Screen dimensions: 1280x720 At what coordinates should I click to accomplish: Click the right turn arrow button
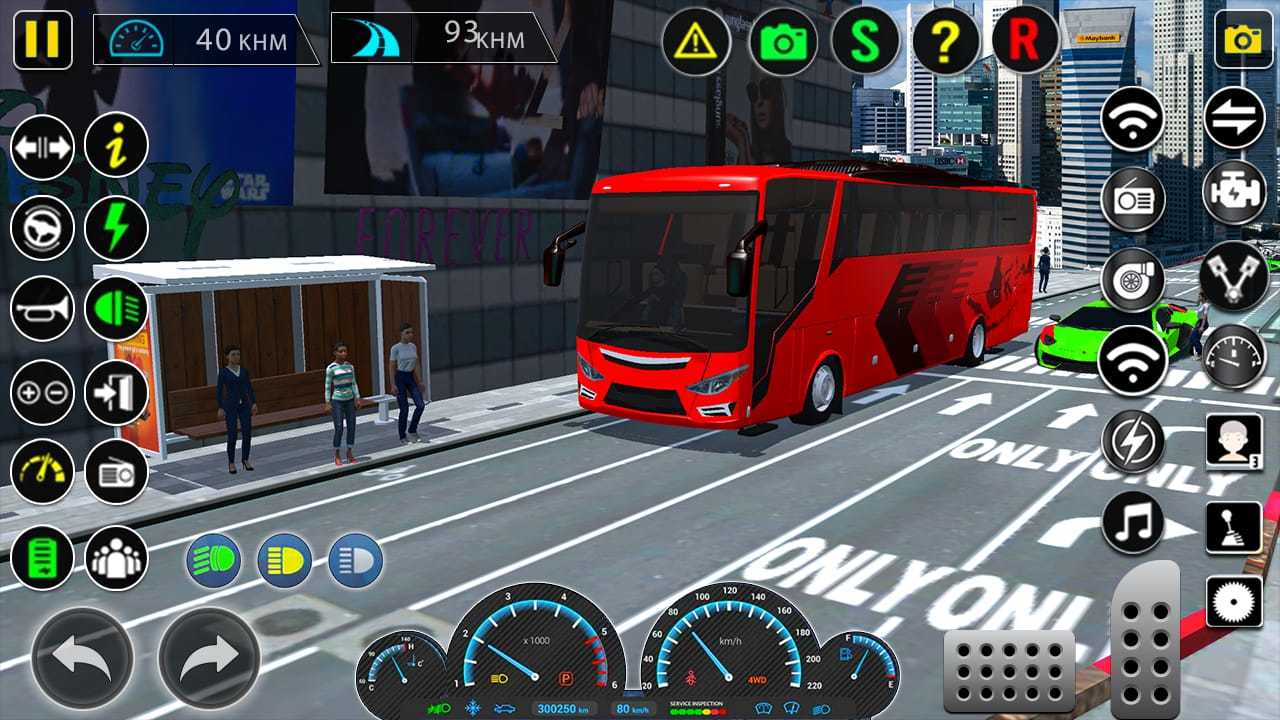(209, 658)
